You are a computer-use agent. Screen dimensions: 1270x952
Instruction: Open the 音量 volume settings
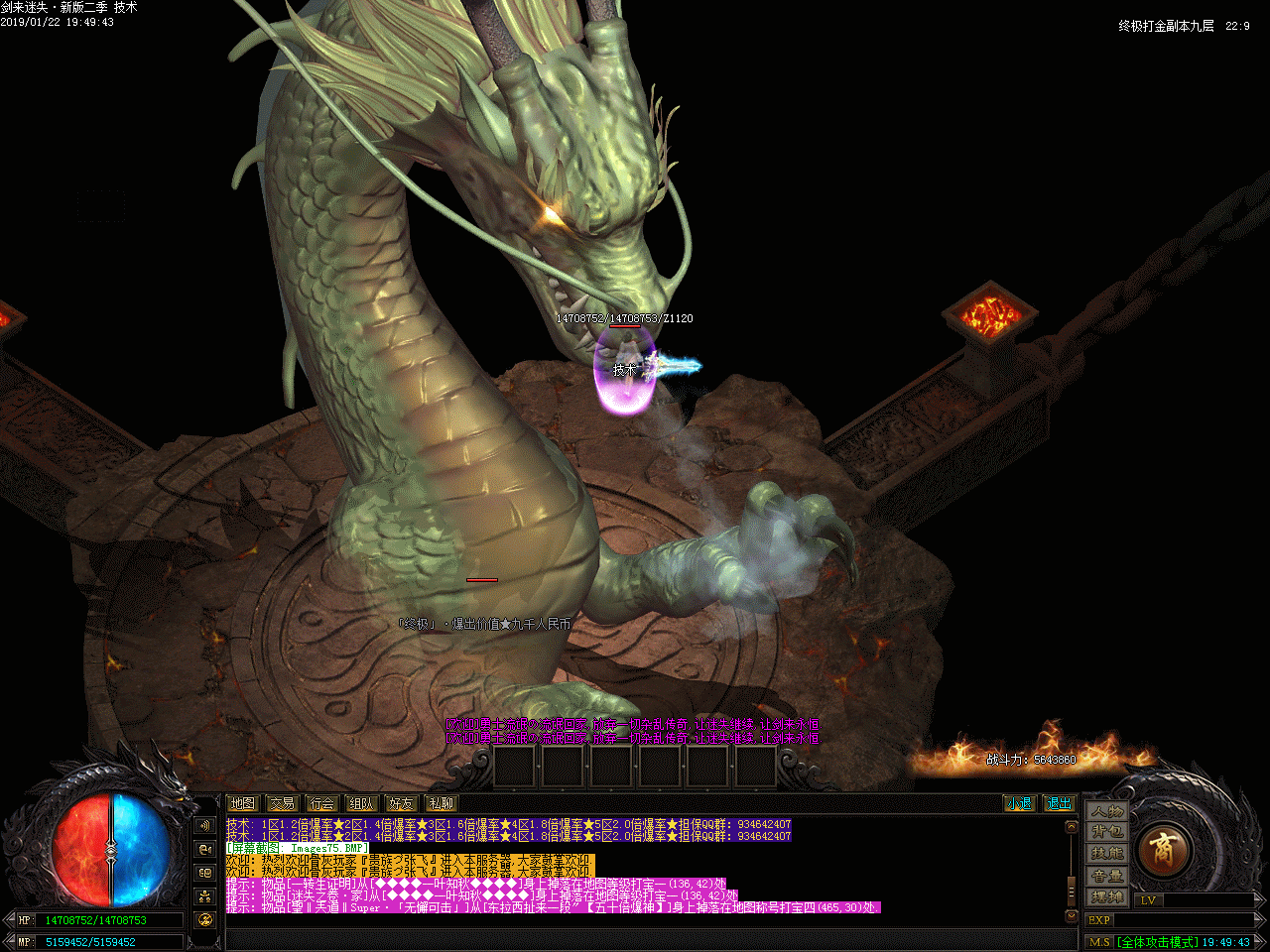[x=1107, y=876]
